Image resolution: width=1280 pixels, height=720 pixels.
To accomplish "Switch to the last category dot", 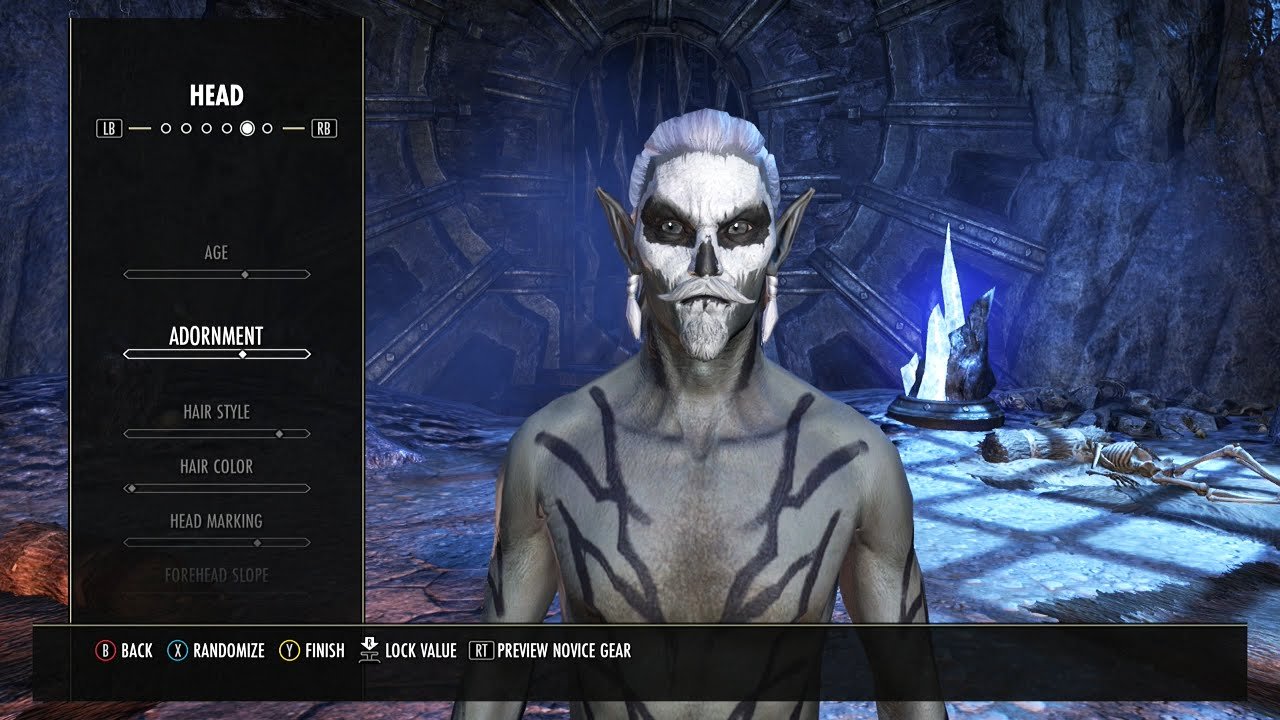I will tap(267, 128).
